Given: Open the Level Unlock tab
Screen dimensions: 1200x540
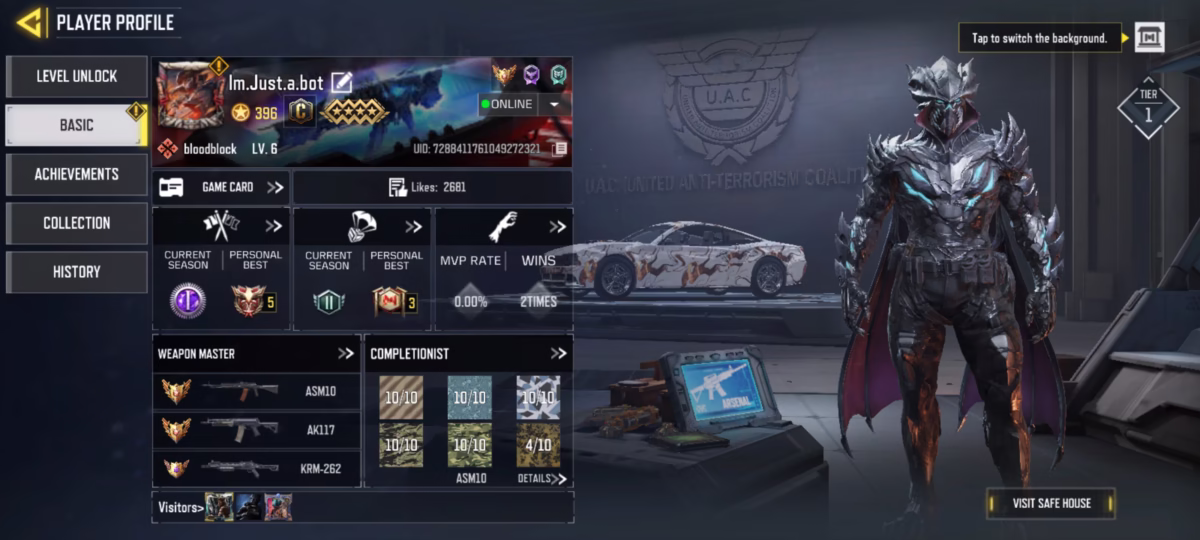Looking at the screenshot, I should 77,76.
